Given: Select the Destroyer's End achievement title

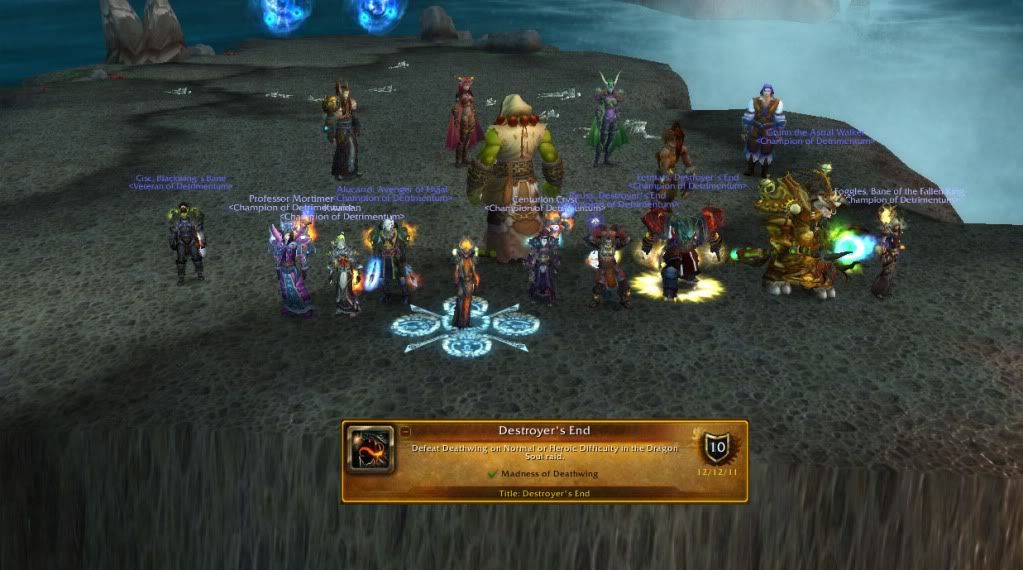Looking at the screenshot, I should pyautogui.click(x=544, y=431).
